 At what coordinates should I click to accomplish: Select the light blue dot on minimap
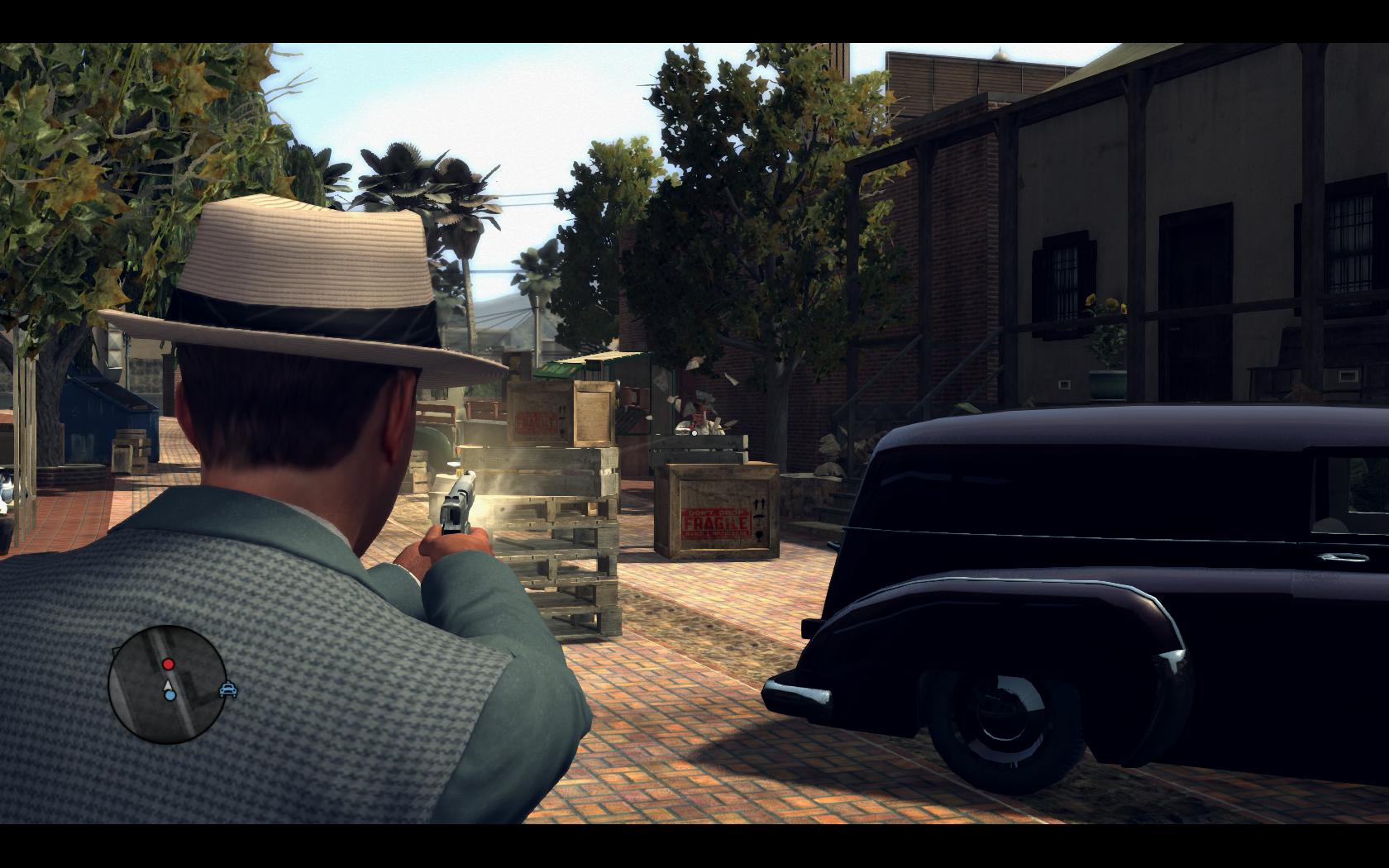170,696
